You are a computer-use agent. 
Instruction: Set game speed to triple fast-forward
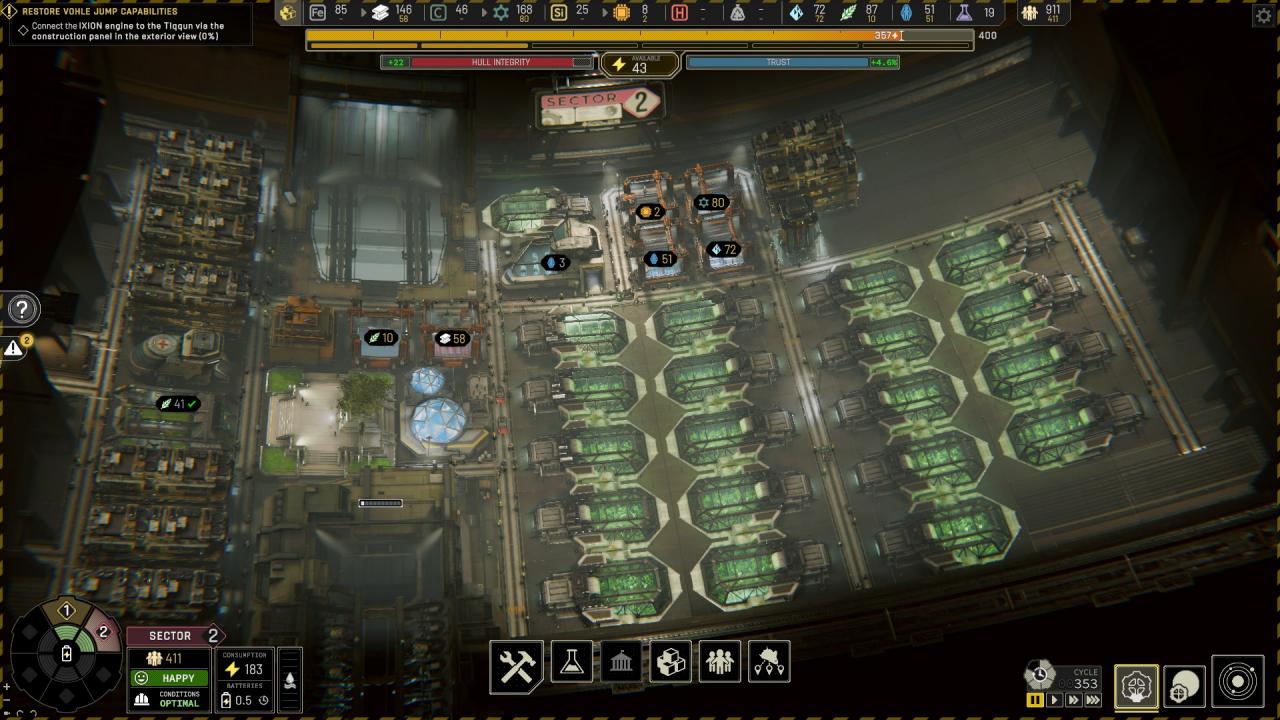(1094, 700)
